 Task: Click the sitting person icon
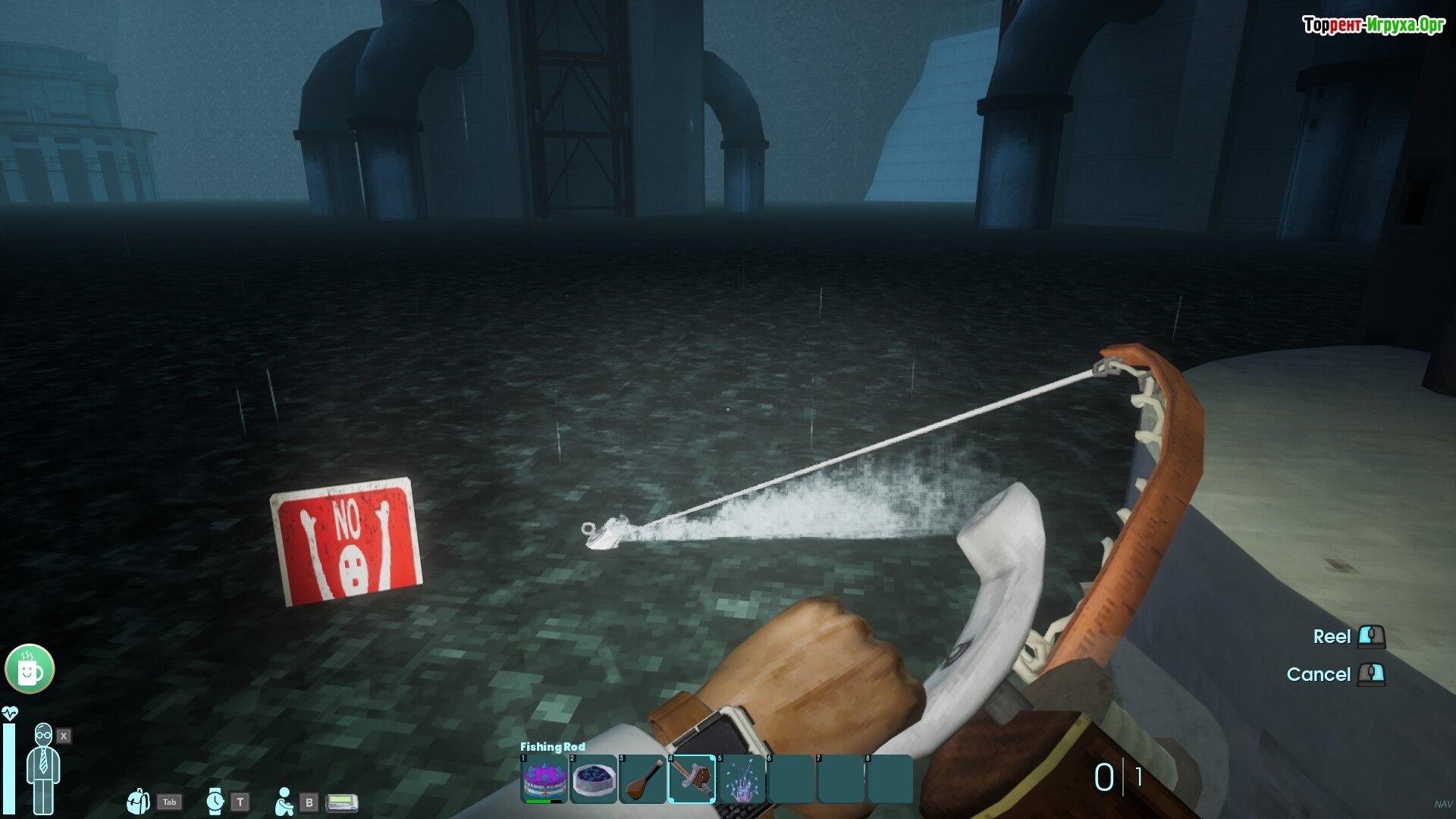284,802
